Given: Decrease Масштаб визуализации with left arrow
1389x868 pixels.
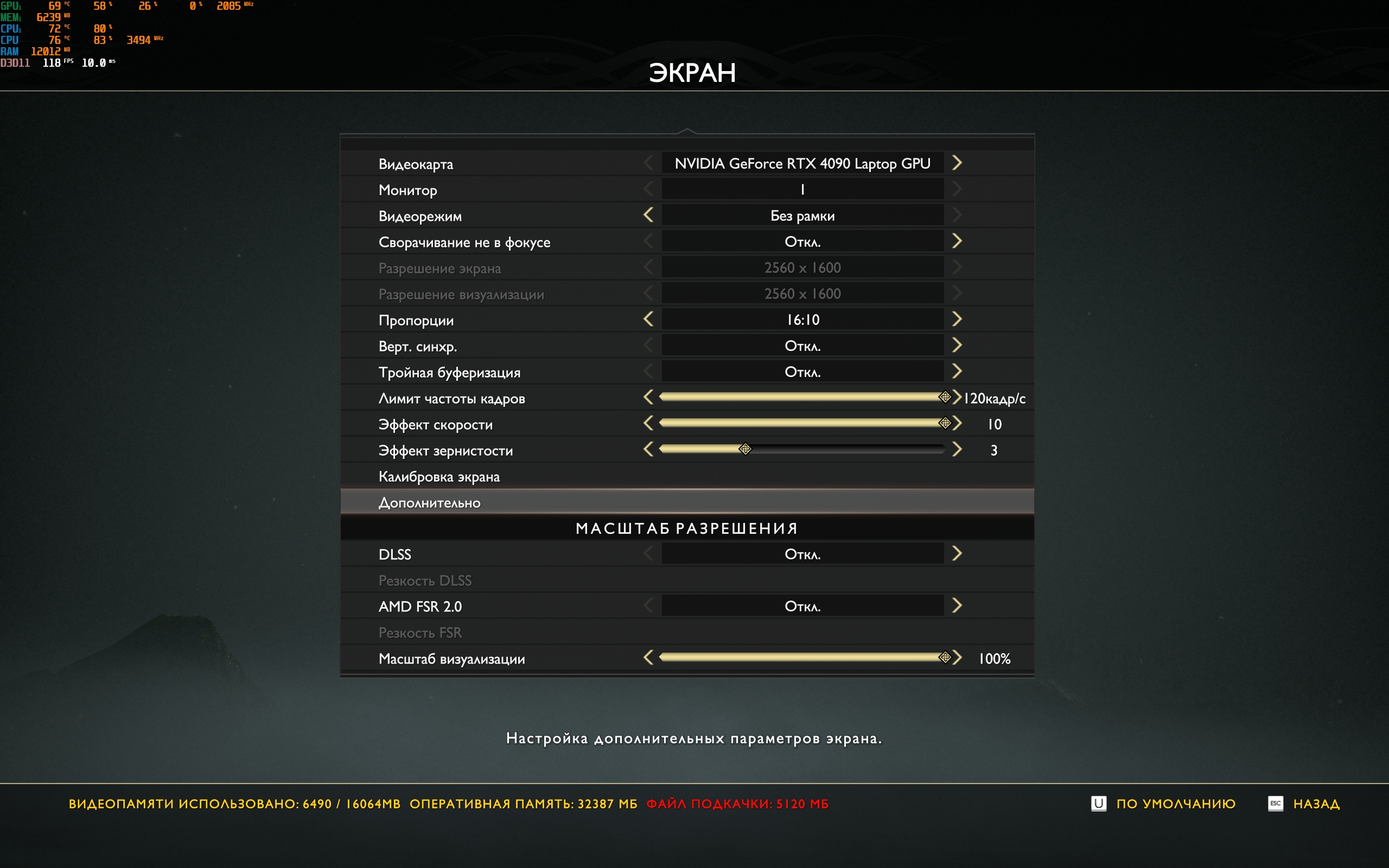Looking at the screenshot, I should click(648, 658).
